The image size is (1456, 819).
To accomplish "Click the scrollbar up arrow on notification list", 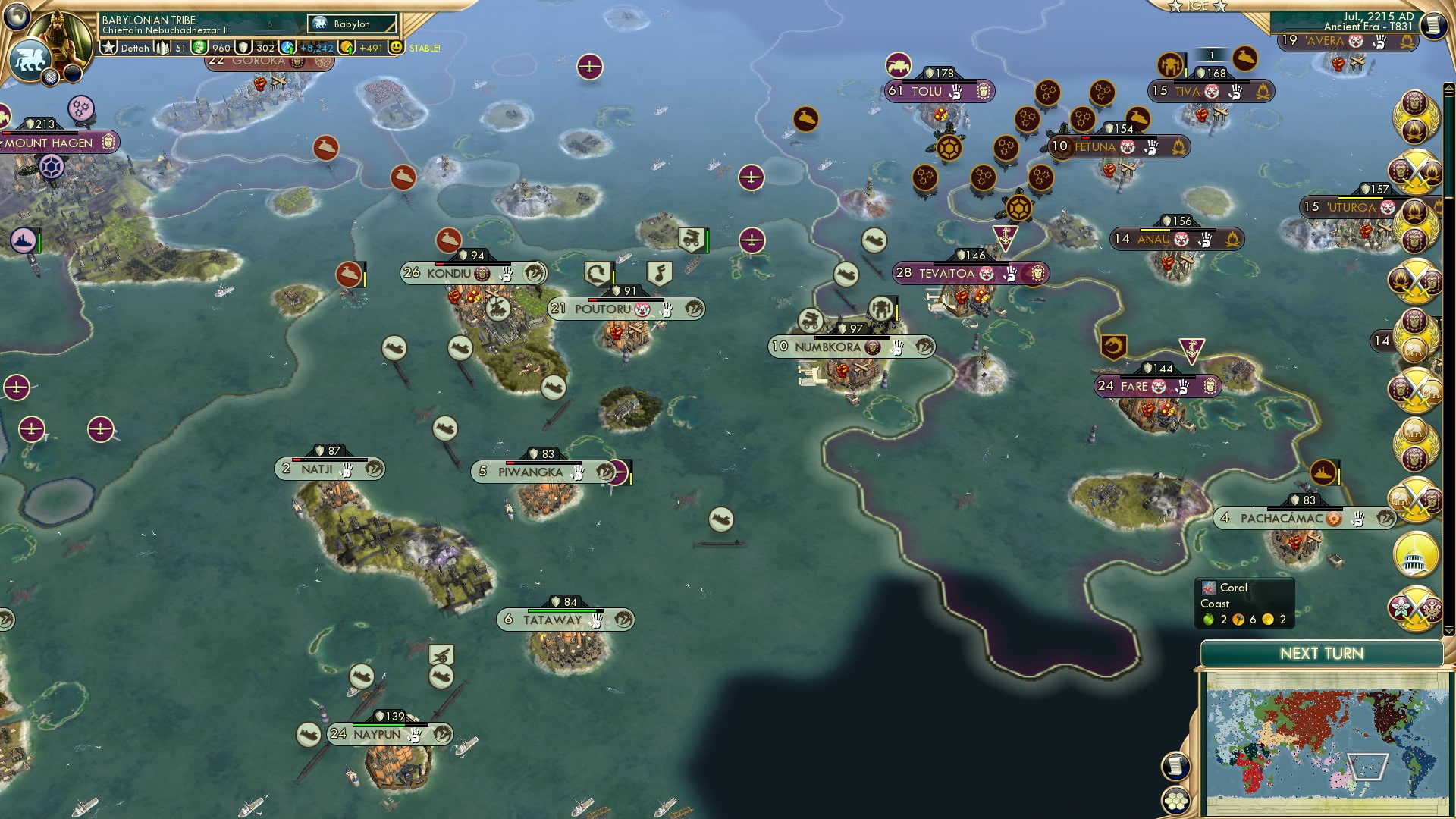I will pyautogui.click(x=1448, y=89).
